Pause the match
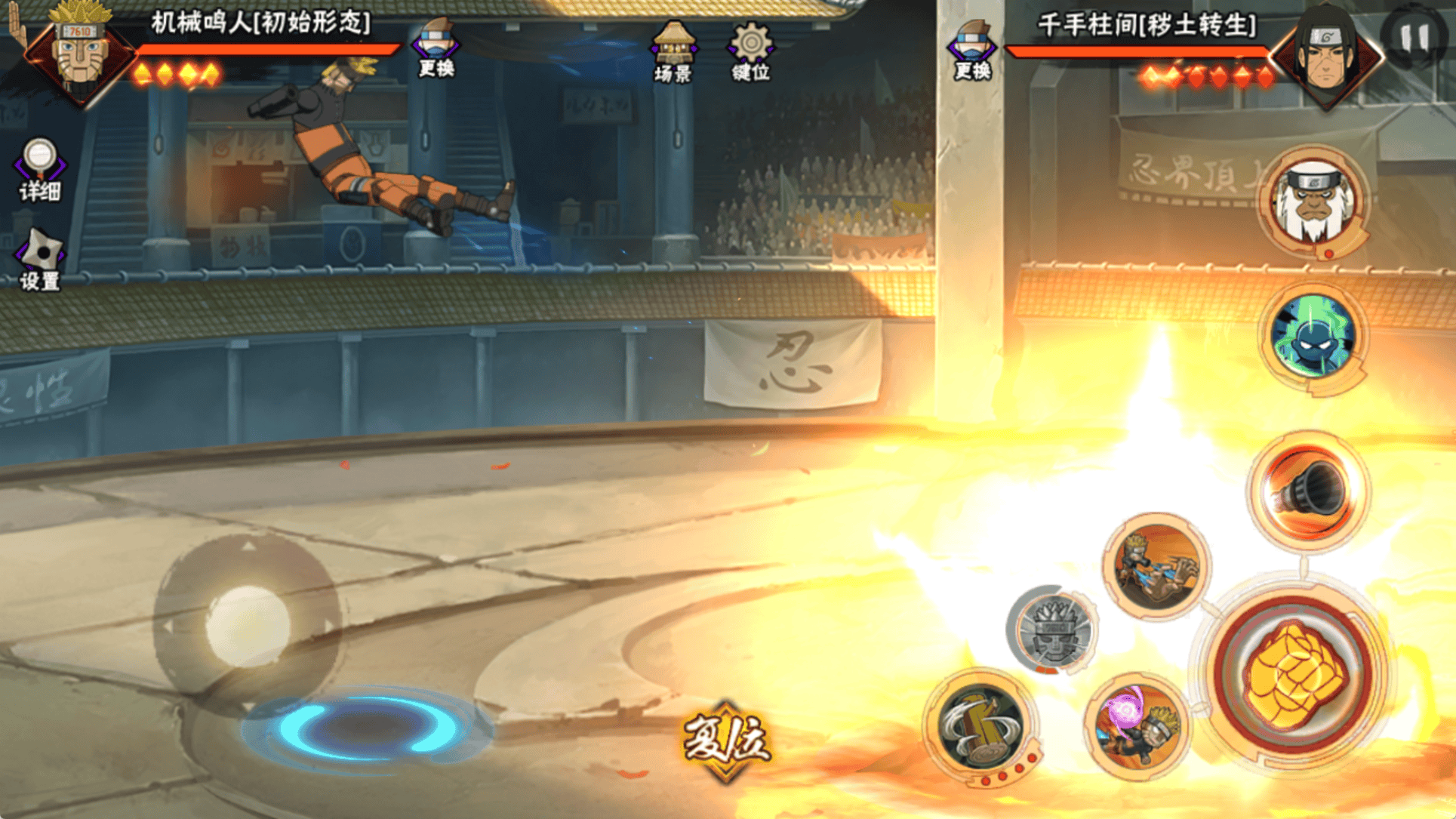1456x819 pixels. [x=1414, y=38]
